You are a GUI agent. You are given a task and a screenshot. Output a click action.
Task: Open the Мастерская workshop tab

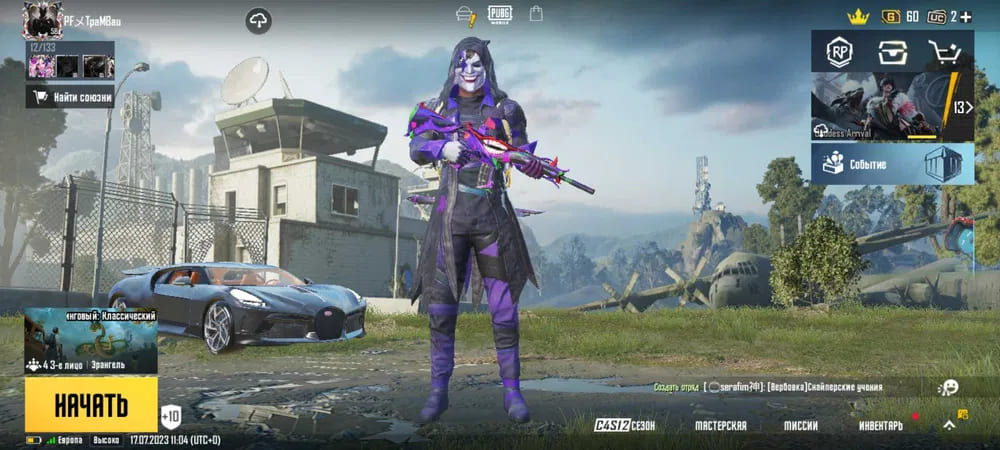pyautogui.click(x=721, y=425)
